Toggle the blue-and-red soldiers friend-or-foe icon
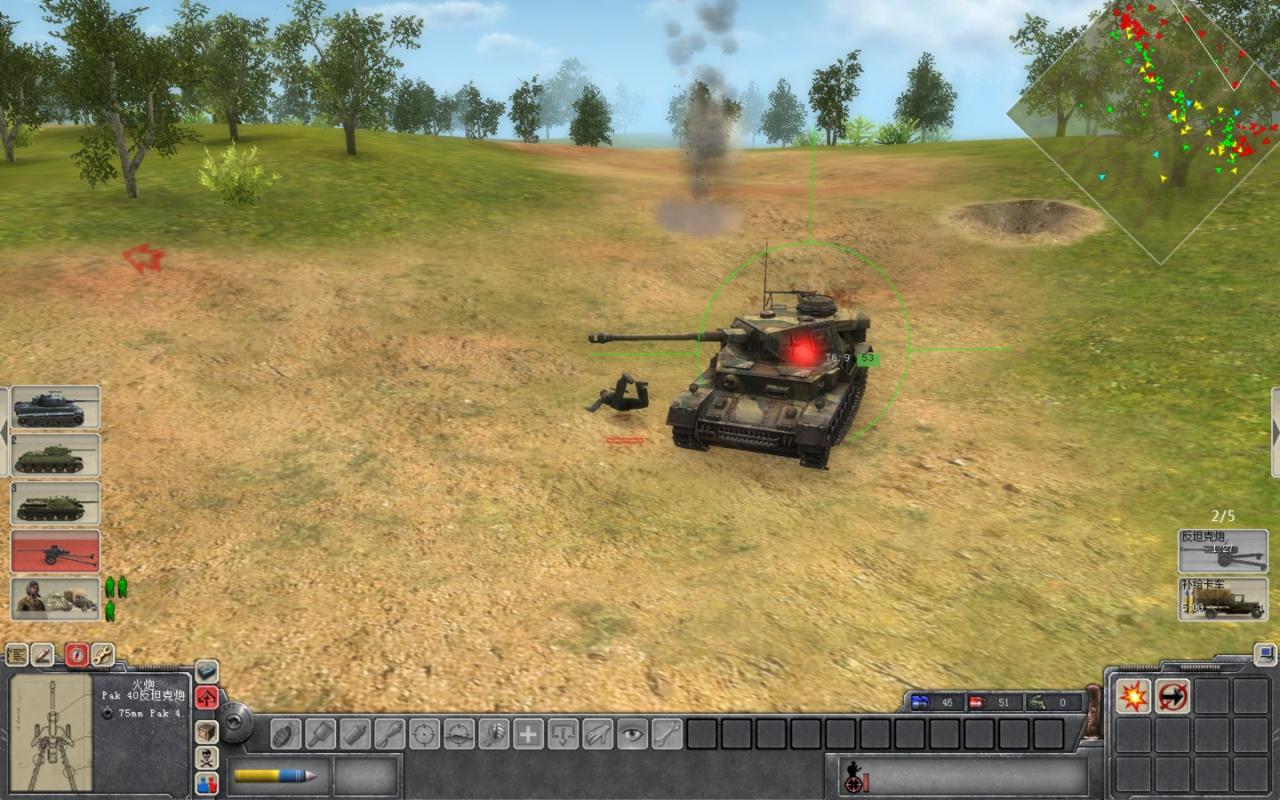This screenshot has width=1280, height=800. coord(207,782)
